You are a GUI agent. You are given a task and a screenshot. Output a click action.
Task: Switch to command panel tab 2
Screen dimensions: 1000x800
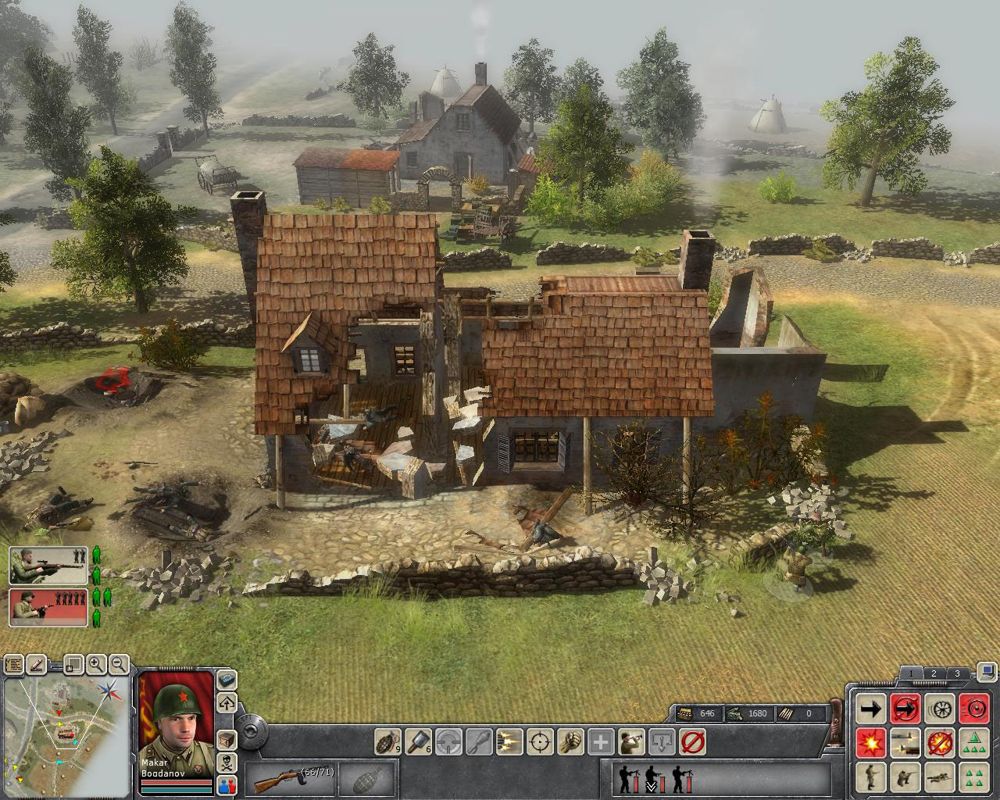coord(933,673)
